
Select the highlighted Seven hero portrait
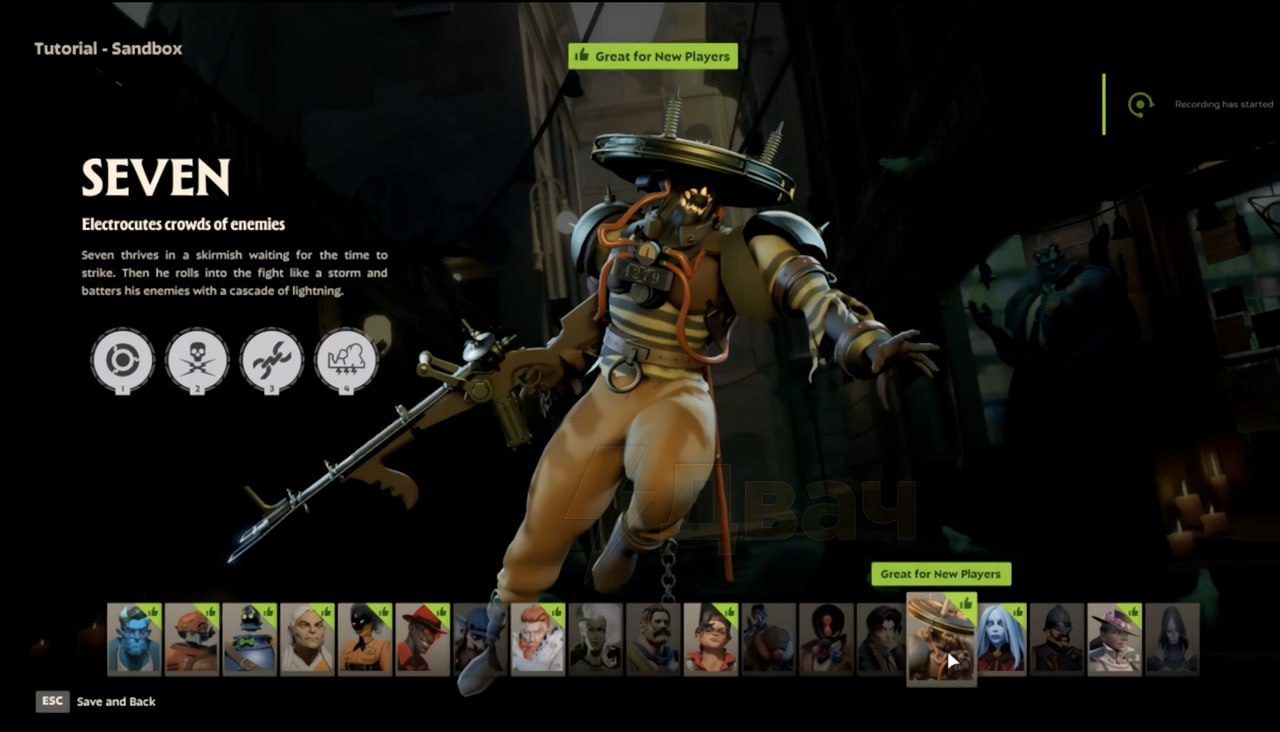pos(940,636)
